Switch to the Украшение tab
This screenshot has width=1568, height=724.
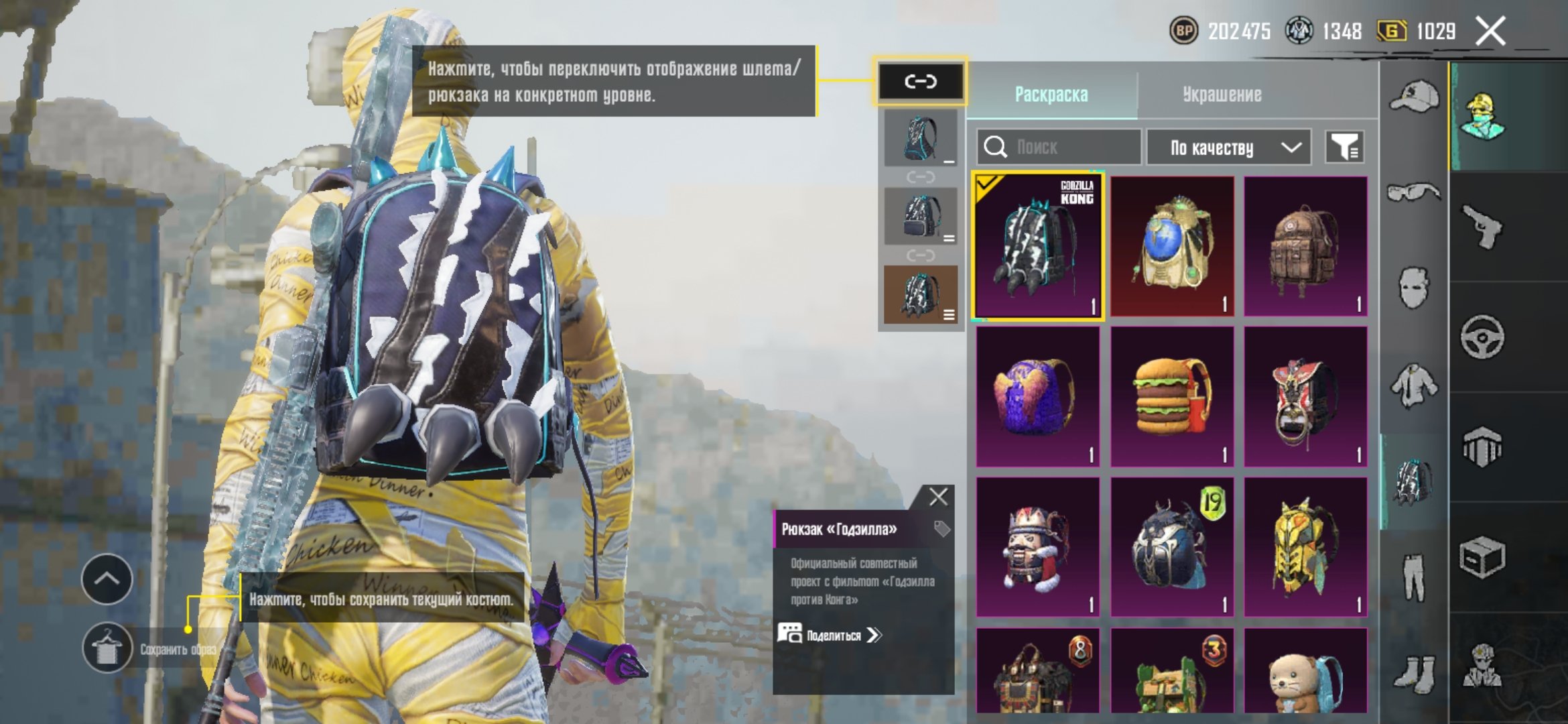point(1222,95)
